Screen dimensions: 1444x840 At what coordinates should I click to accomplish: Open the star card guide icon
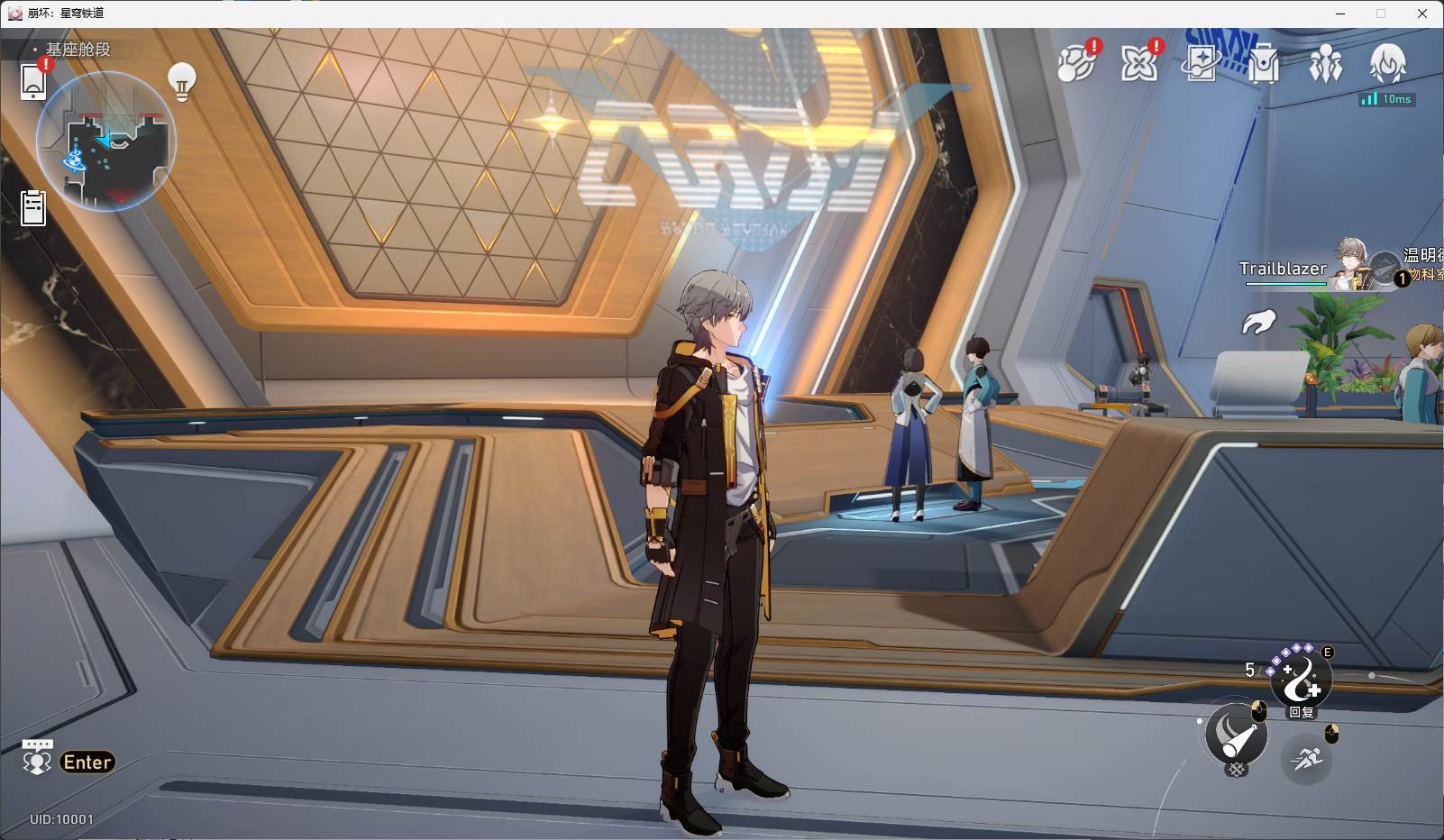coord(1202,63)
